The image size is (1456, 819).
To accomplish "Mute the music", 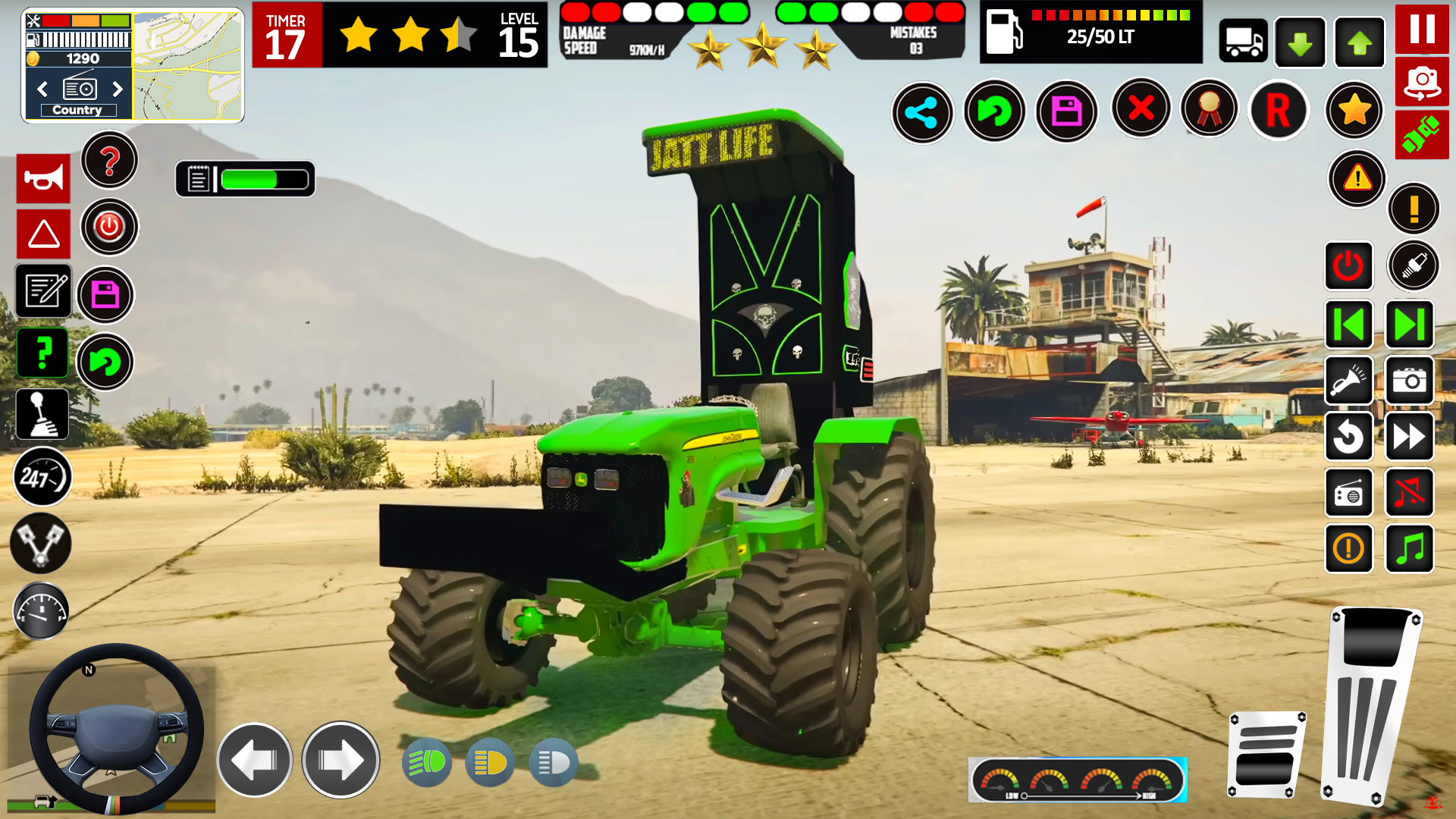I will point(1409,493).
